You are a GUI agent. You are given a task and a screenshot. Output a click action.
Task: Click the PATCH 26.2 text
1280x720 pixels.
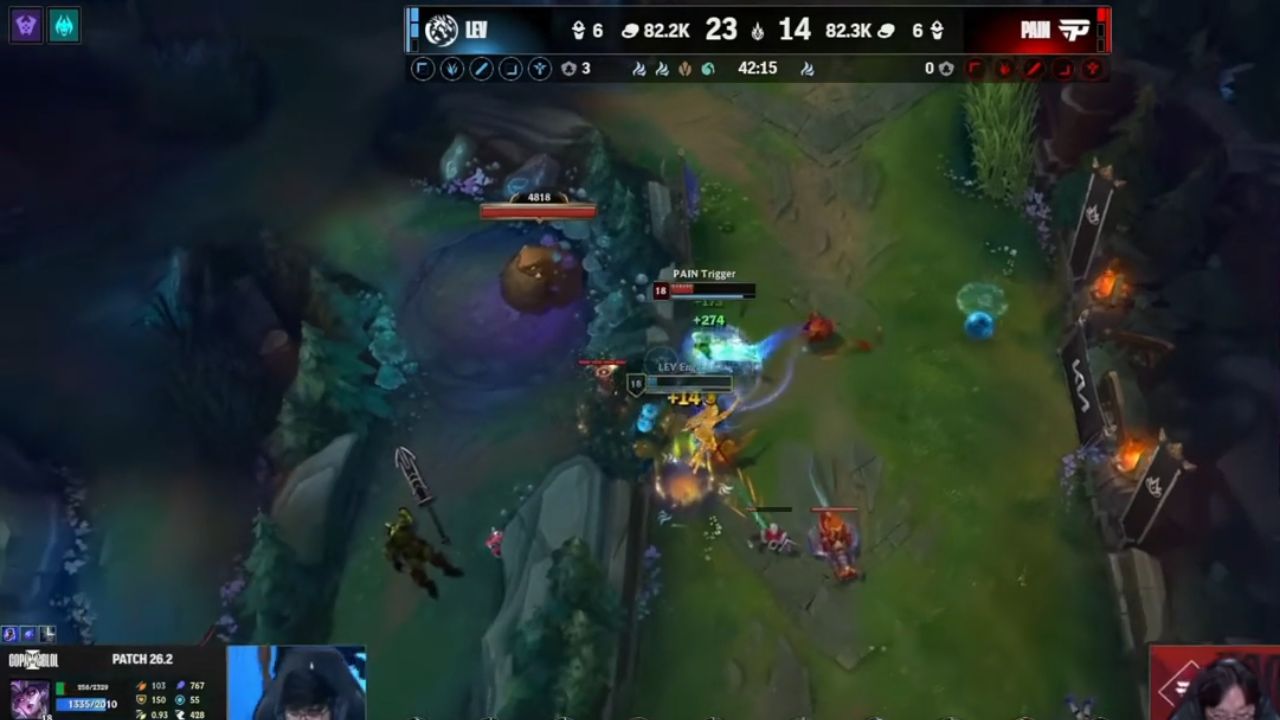[x=144, y=659]
